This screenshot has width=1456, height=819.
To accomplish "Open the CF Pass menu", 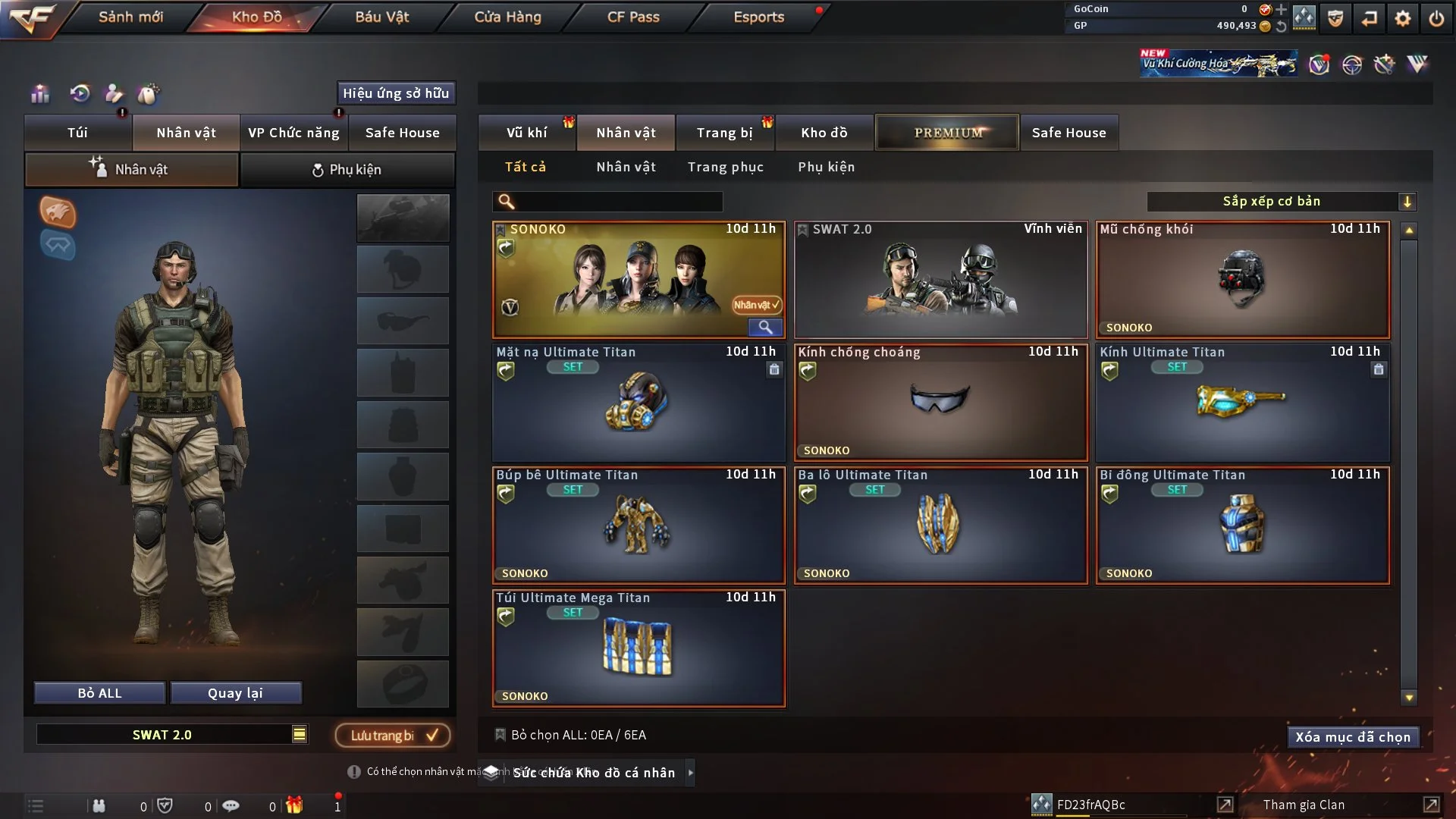I will 633,17.
